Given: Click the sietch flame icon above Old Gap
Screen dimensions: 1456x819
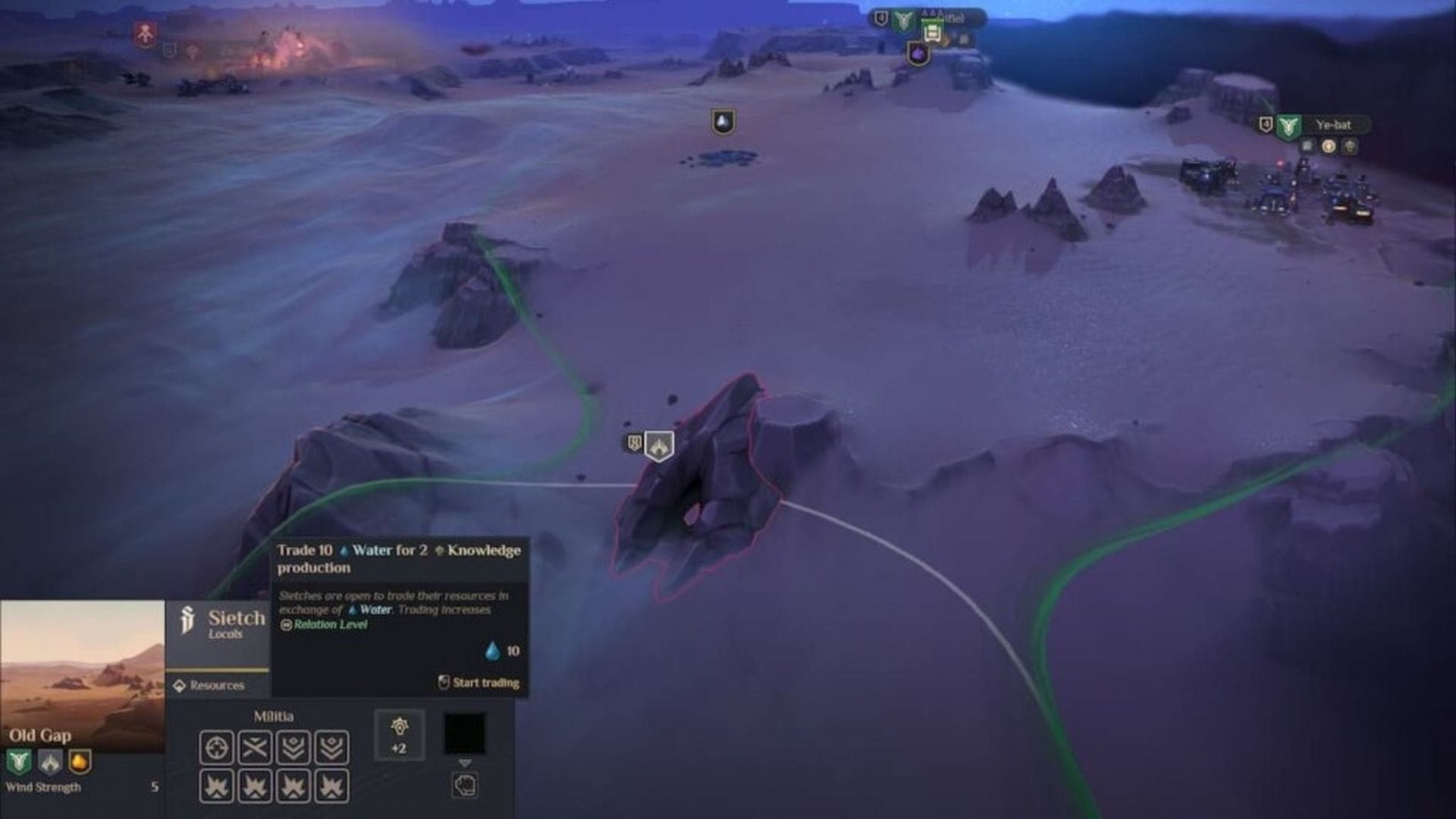Looking at the screenshot, I should (658, 447).
